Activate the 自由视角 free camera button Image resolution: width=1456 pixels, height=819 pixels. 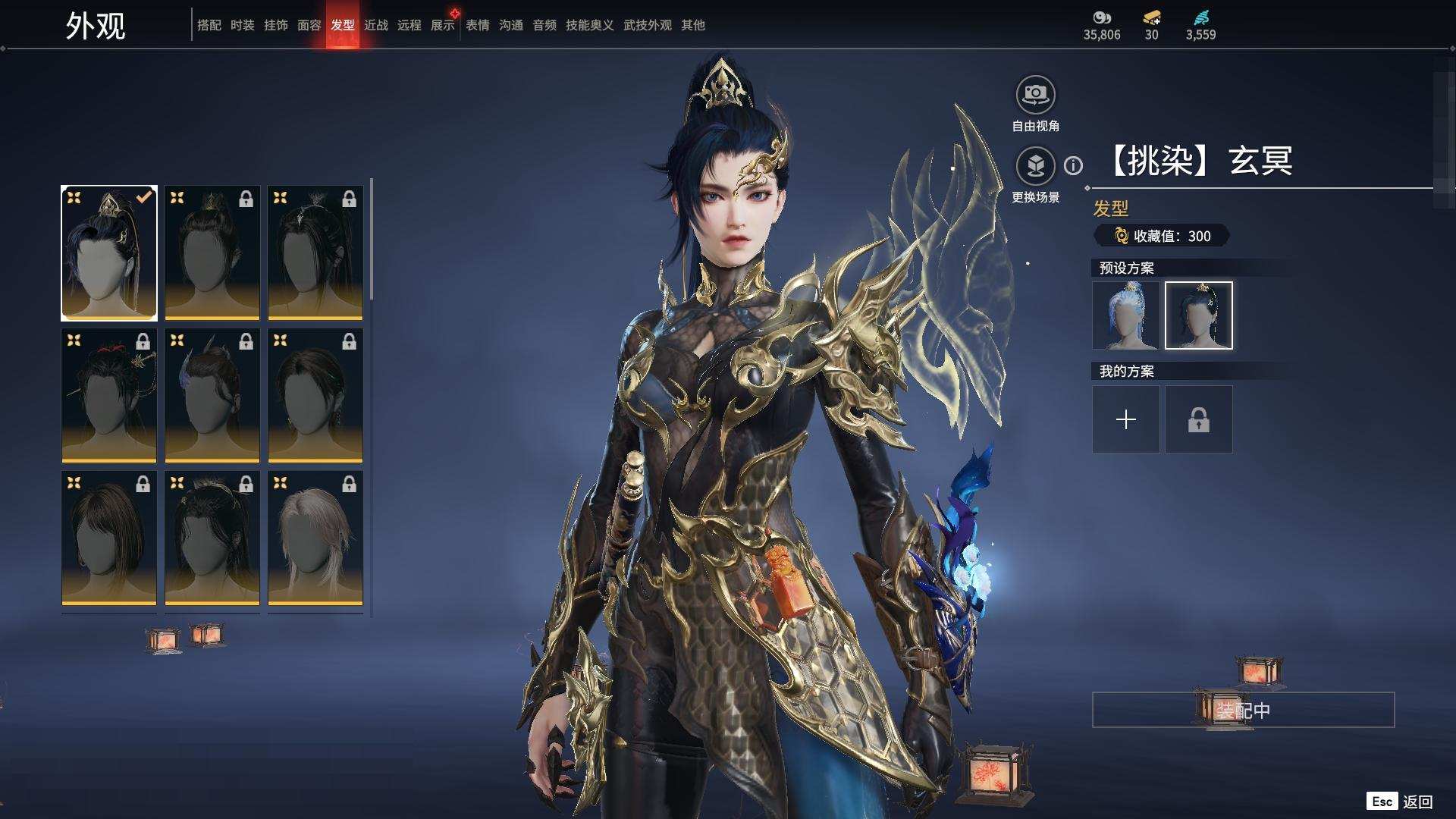pos(1035,95)
